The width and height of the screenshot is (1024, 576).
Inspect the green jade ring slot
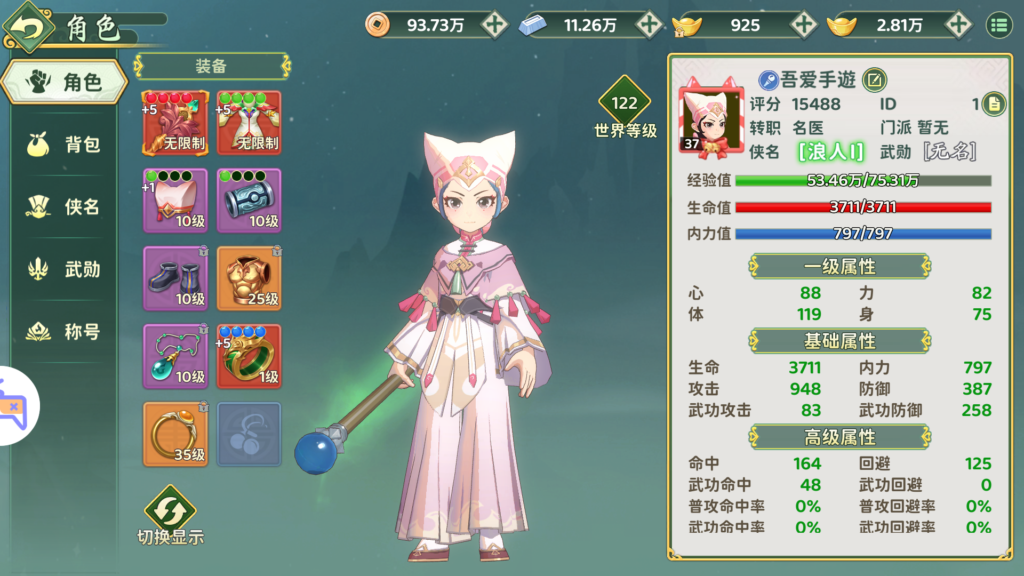(x=249, y=357)
